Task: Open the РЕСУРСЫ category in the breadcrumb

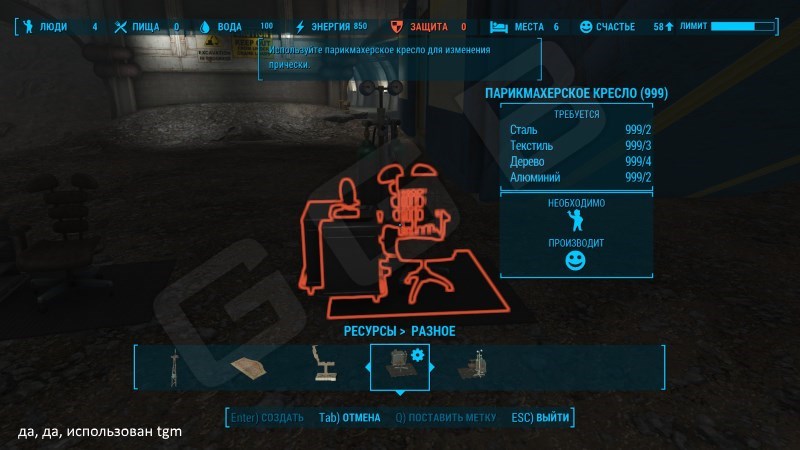Action: 365,331
